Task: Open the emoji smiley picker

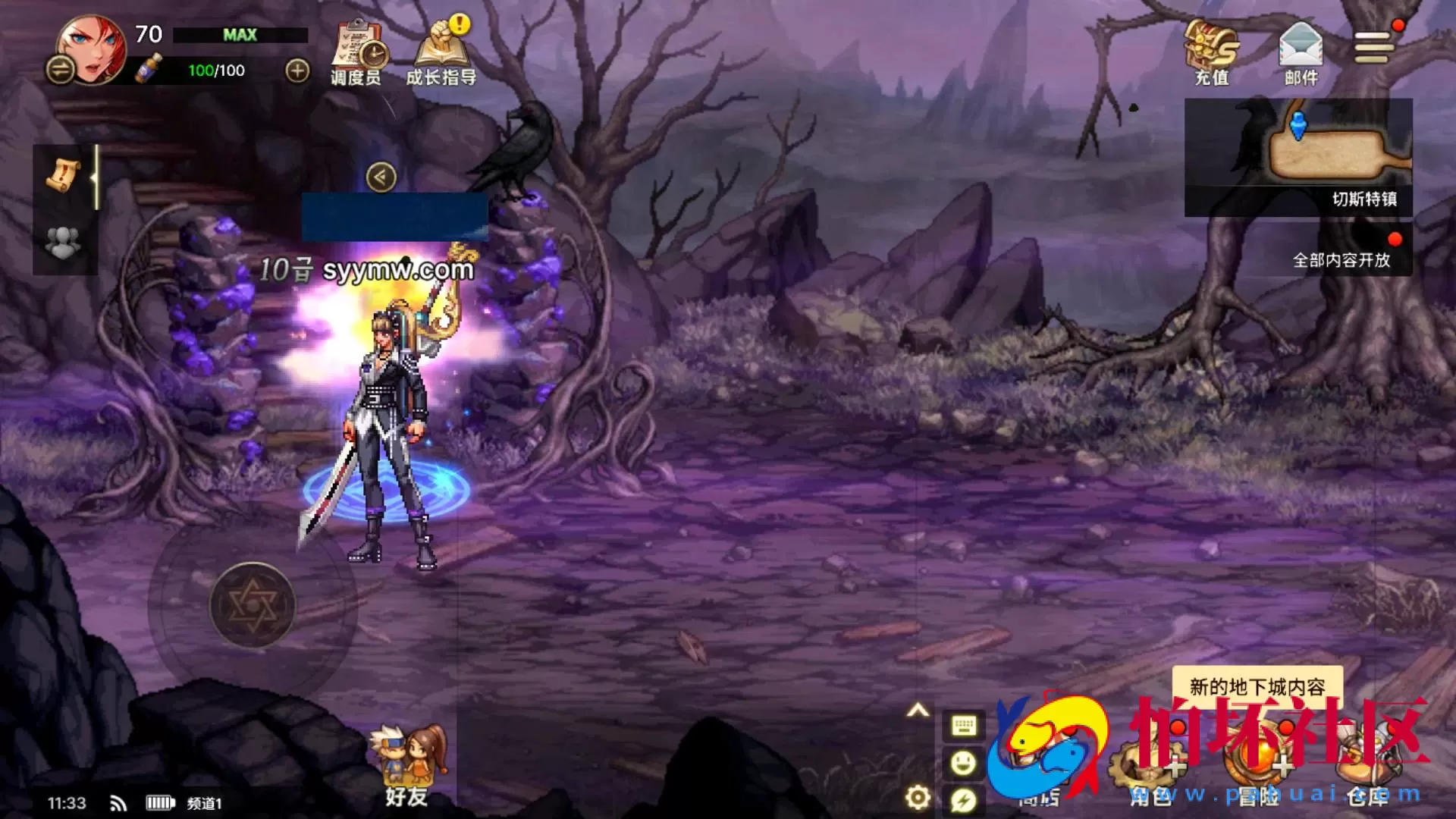Action: click(x=964, y=762)
